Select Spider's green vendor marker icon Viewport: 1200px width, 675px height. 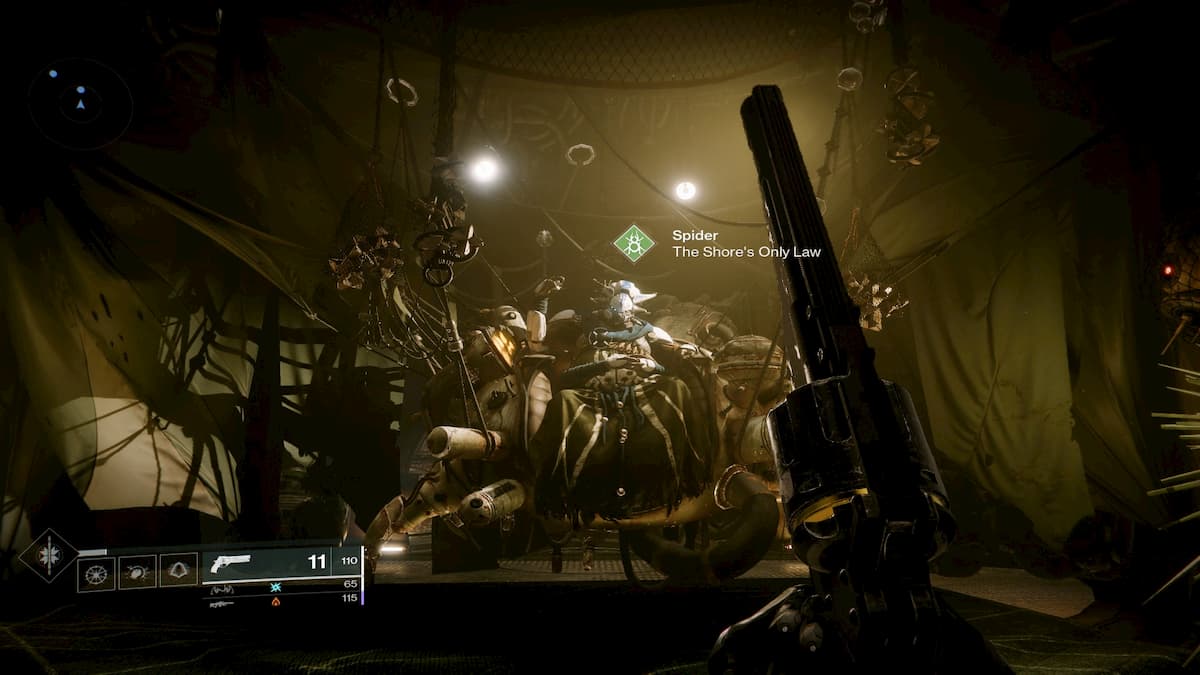[x=634, y=243]
